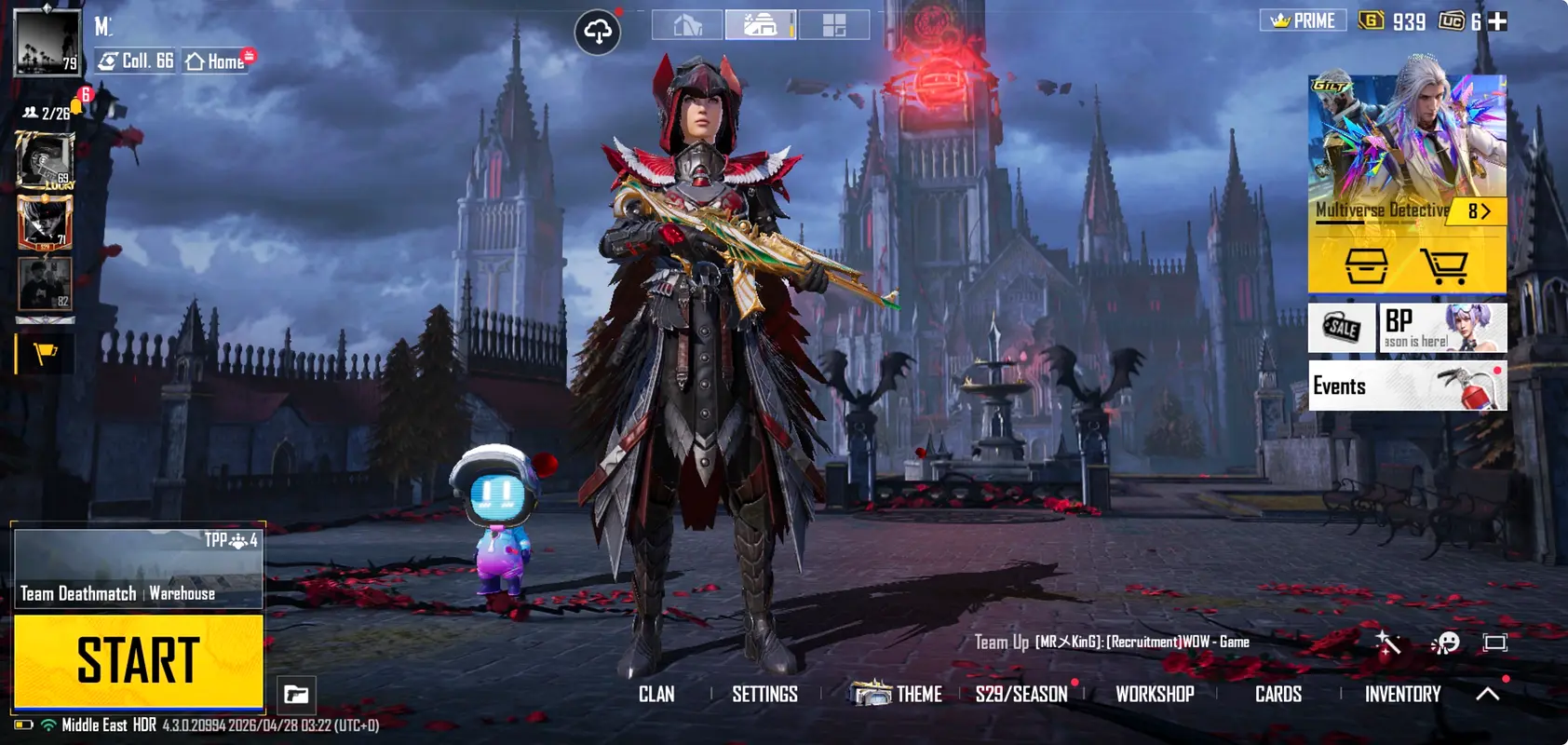This screenshot has width=1568, height=745.
Task: Open the INVENTORY
Action: 1402,695
